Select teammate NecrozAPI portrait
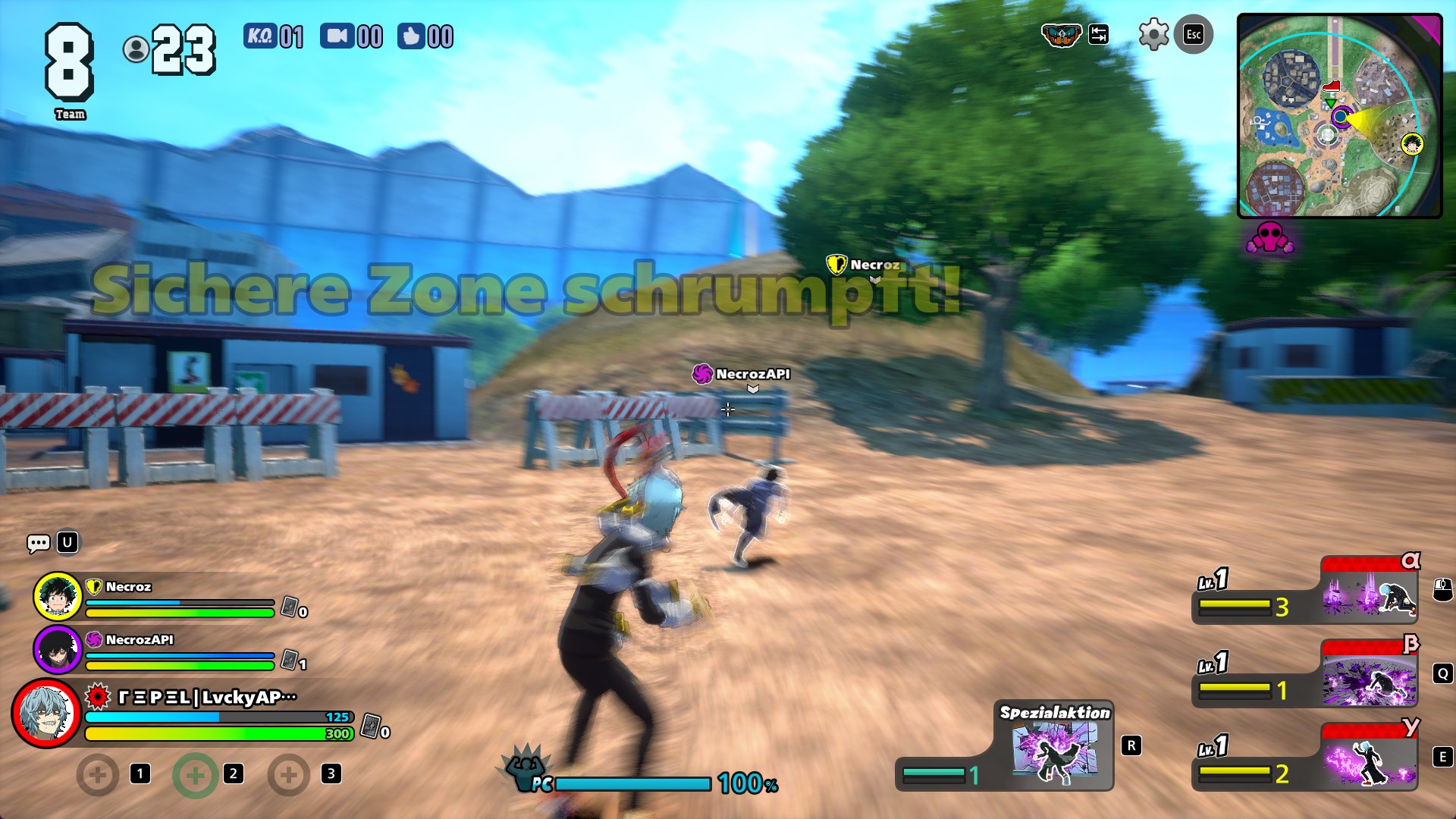 (x=58, y=650)
